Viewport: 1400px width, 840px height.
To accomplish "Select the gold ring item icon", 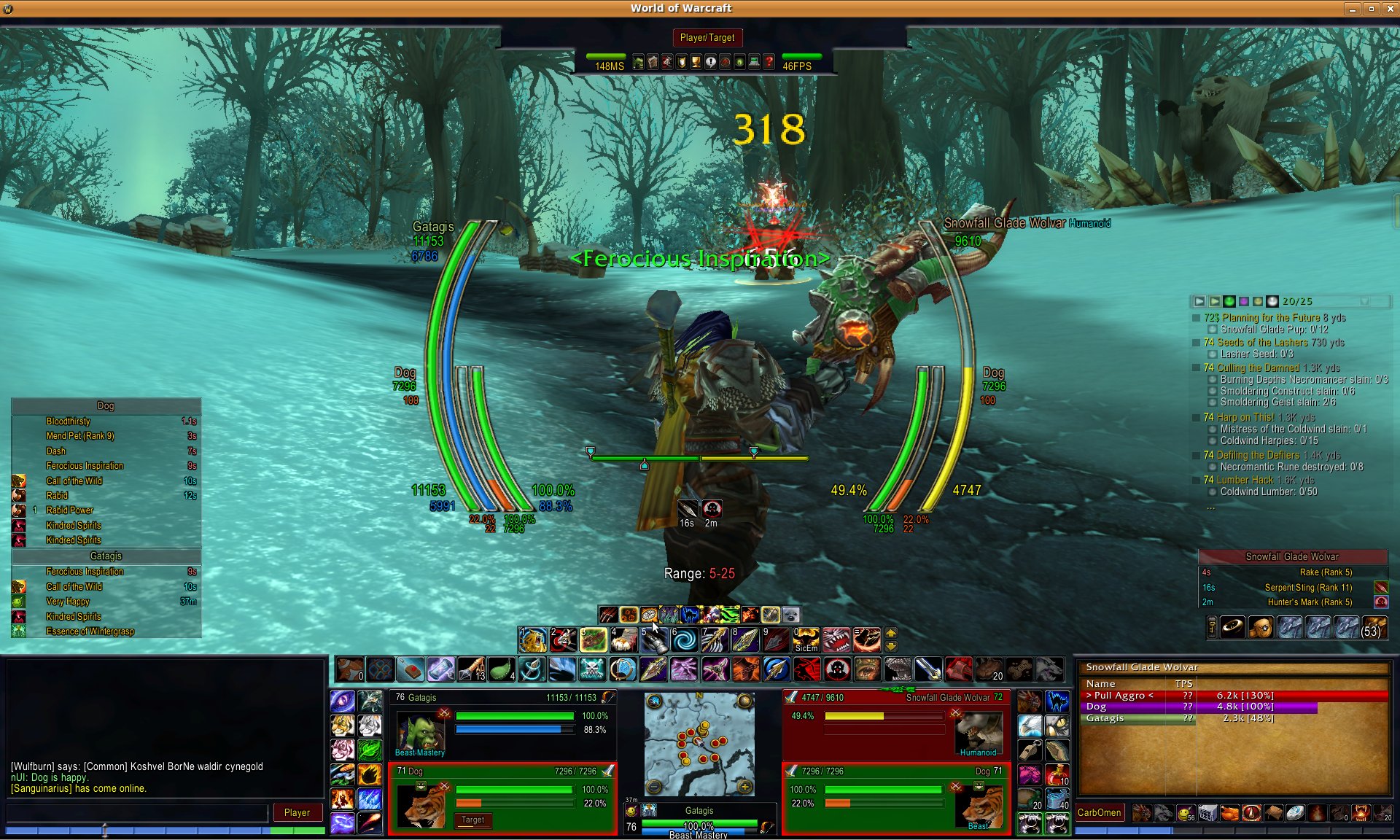I will [x=1233, y=627].
